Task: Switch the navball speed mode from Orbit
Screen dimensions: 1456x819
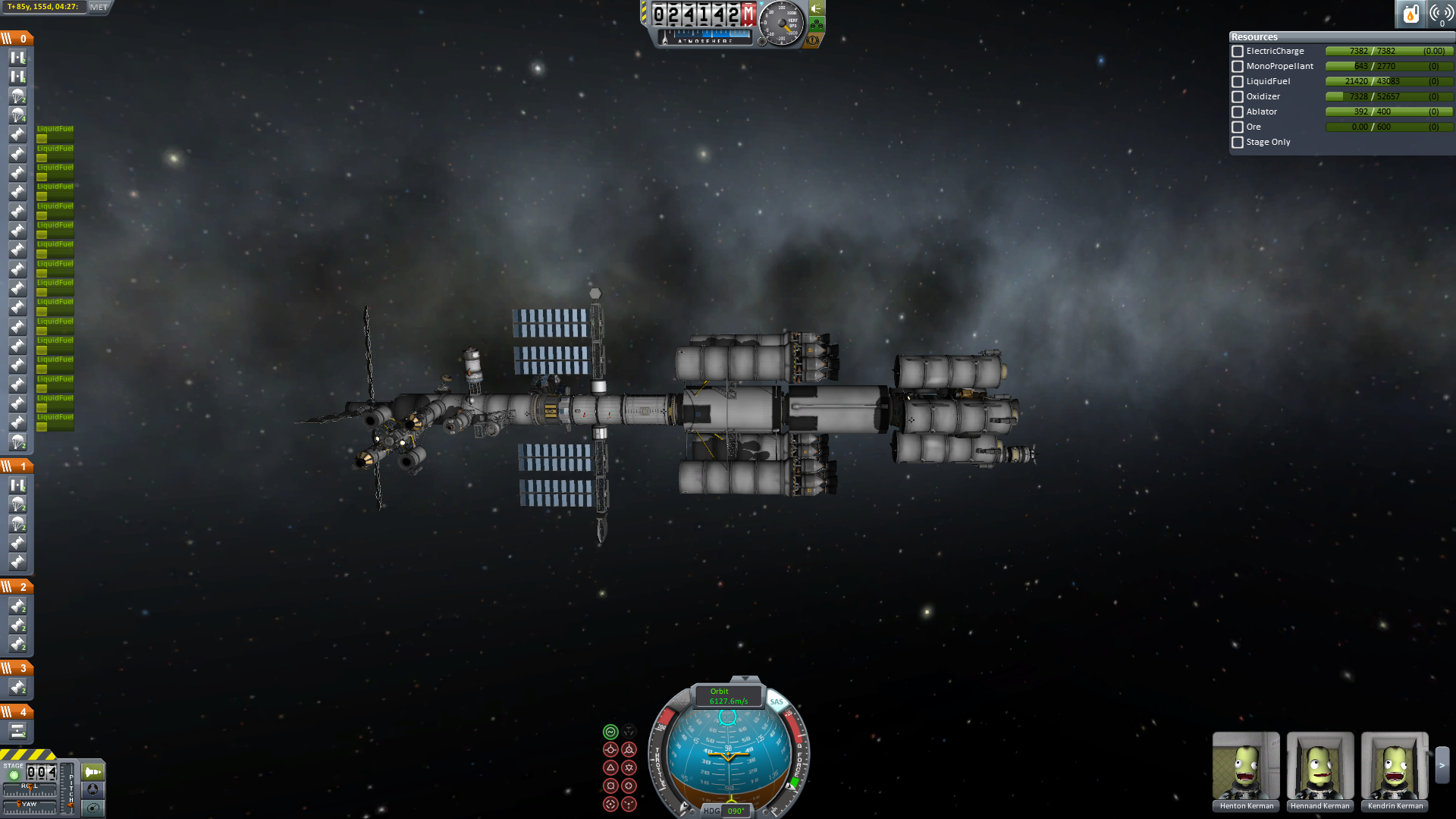Action: tap(728, 696)
